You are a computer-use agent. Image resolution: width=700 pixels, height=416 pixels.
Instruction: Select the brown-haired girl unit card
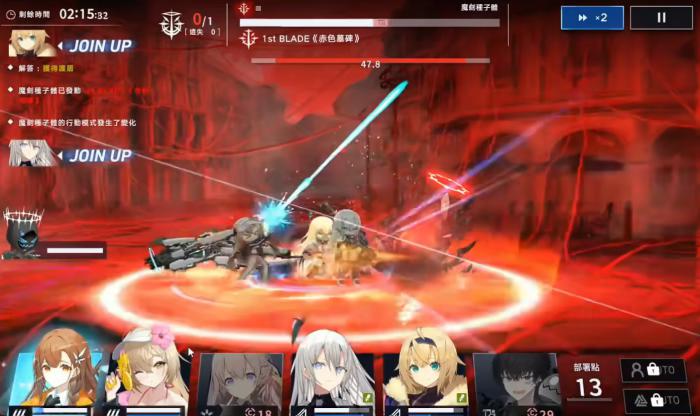point(59,376)
